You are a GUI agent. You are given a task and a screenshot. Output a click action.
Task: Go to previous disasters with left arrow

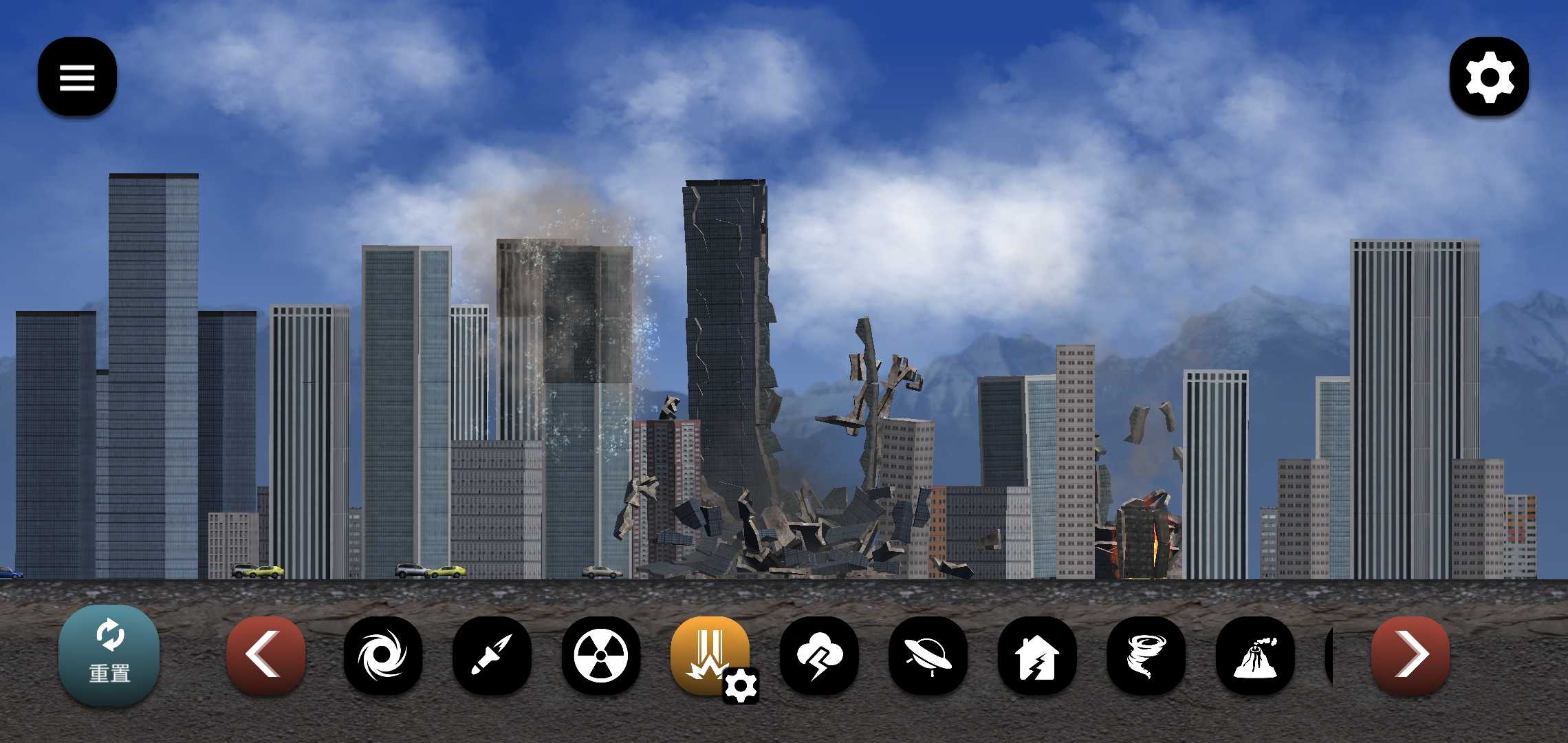265,654
